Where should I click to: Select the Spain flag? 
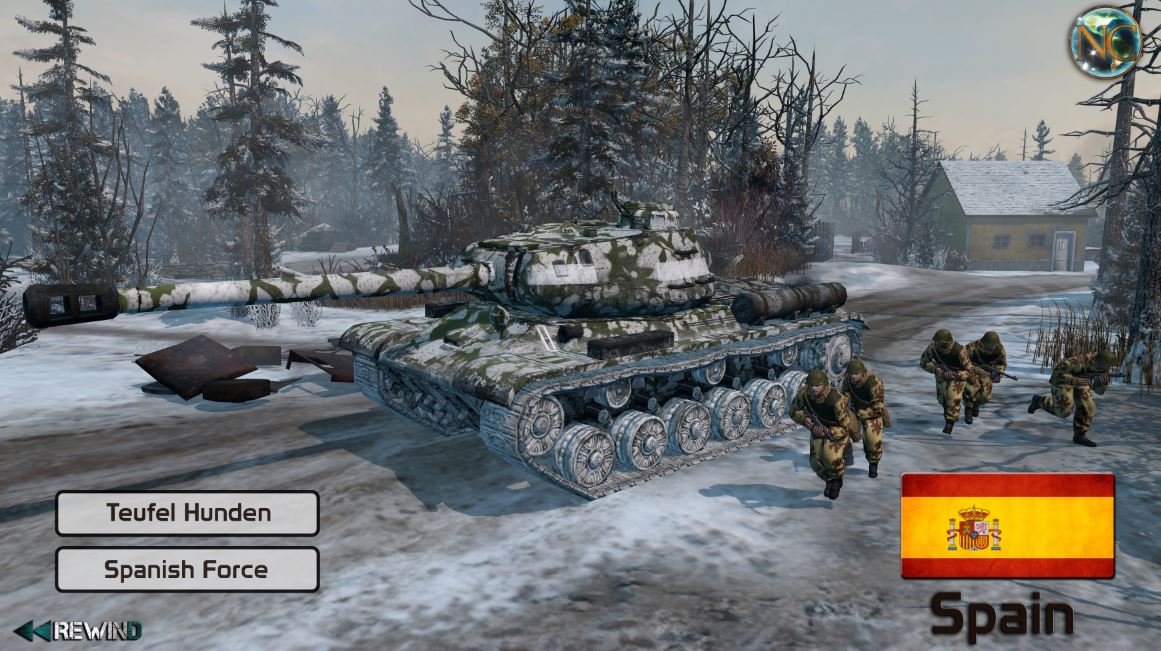point(1007,526)
